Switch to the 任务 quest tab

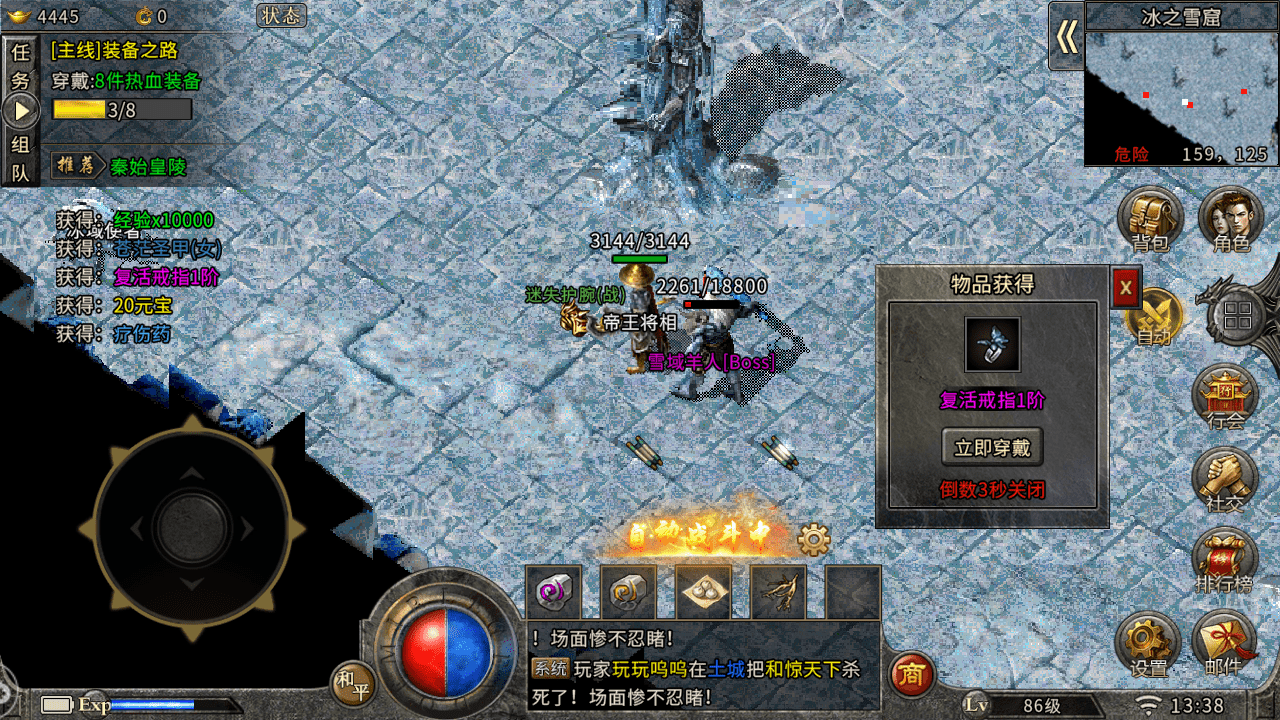click(21, 67)
